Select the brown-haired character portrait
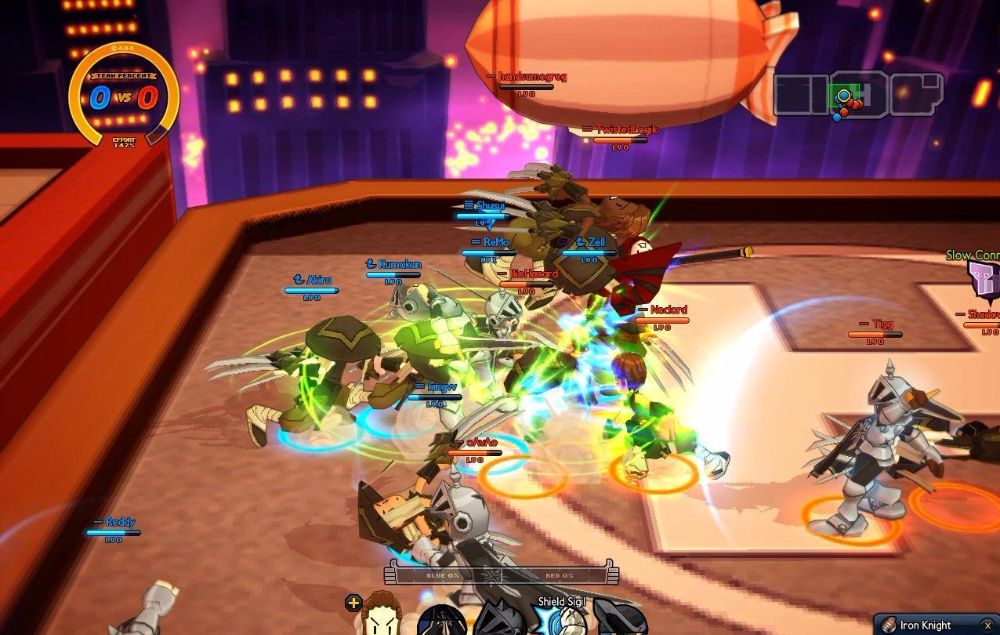This screenshot has height=635, width=1000. (x=383, y=613)
